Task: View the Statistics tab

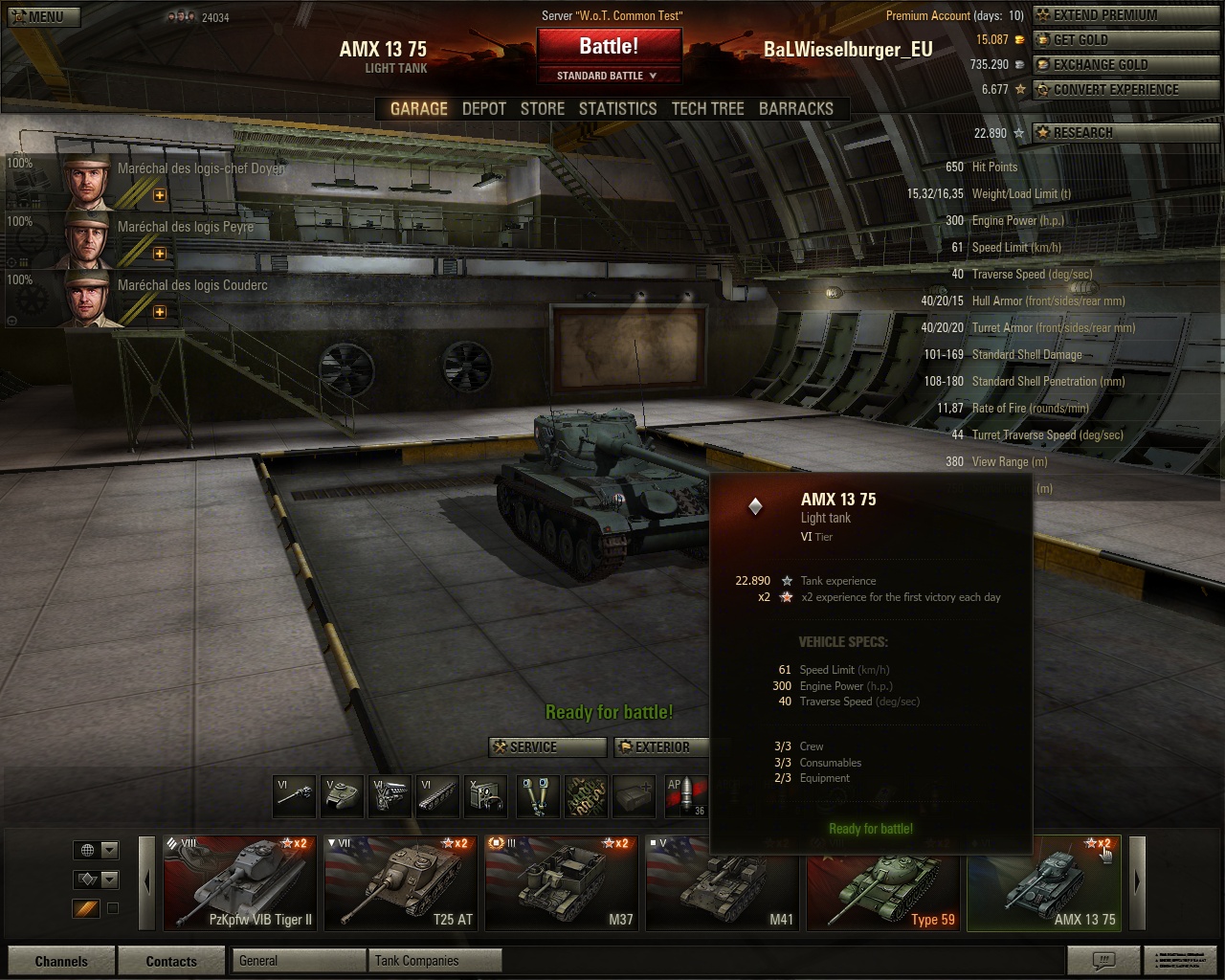Action: tap(617, 109)
